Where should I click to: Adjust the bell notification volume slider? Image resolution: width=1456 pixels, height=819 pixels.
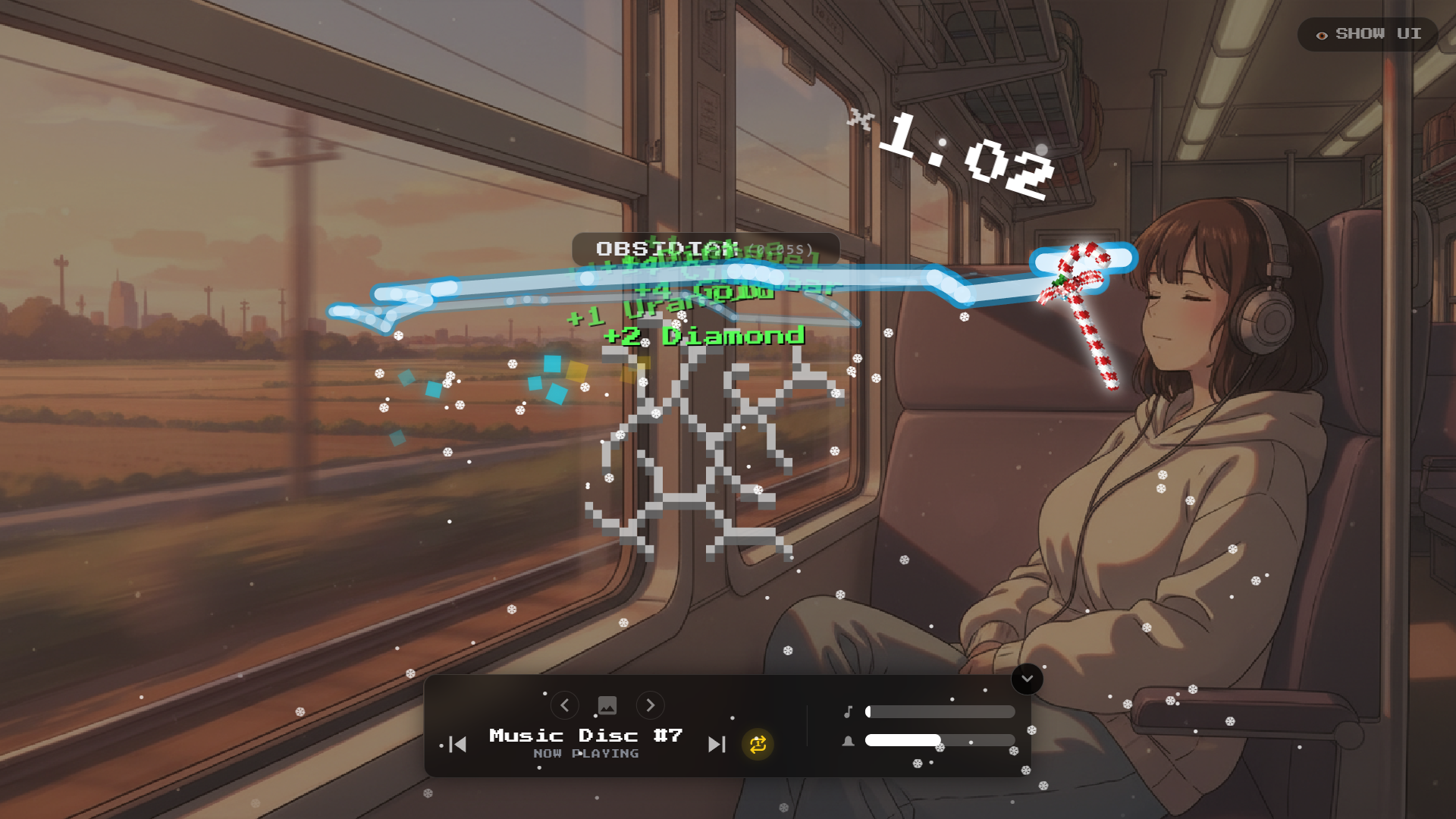pyautogui.click(x=940, y=741)
